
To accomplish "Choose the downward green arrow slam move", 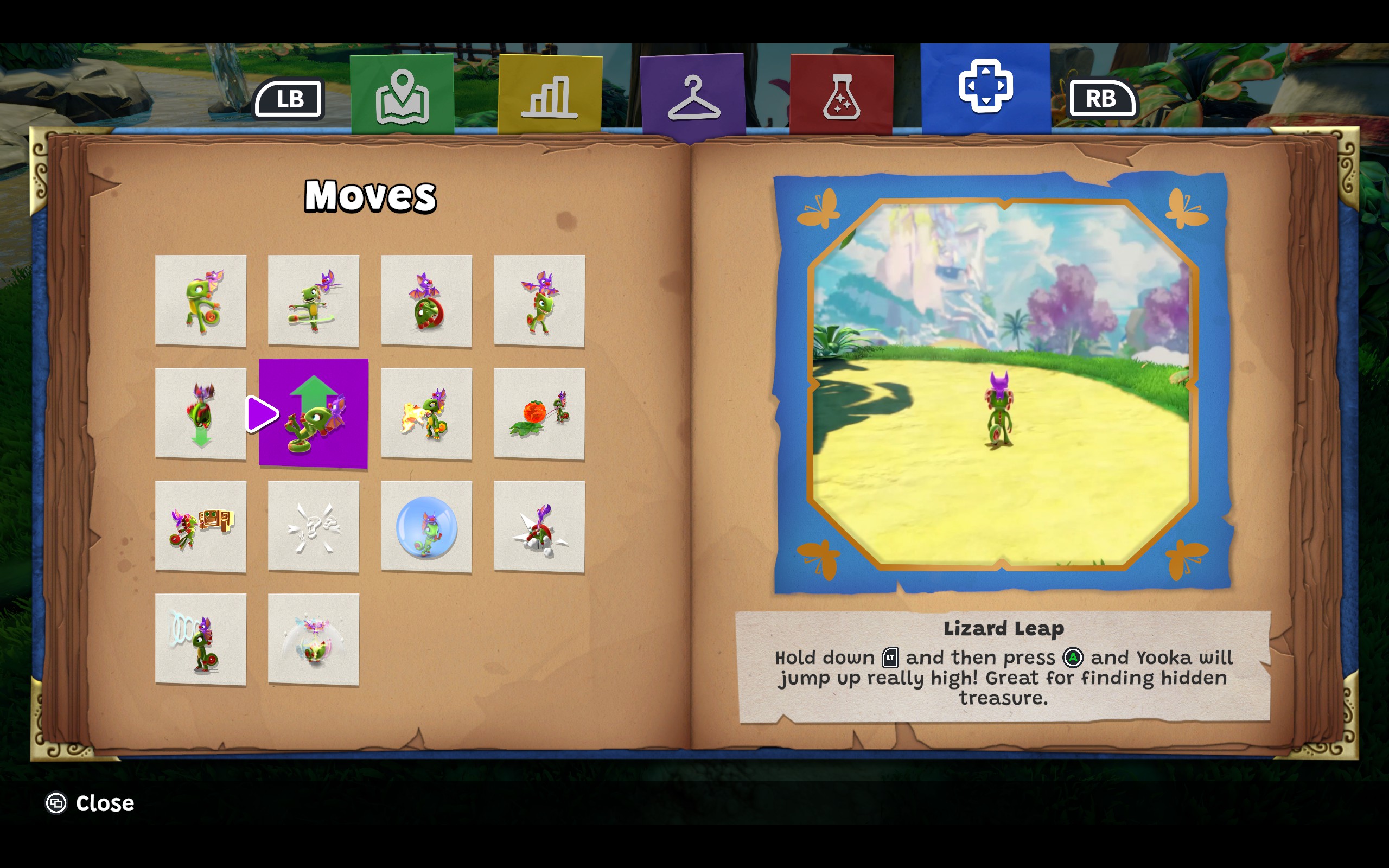I will point(200,413).
